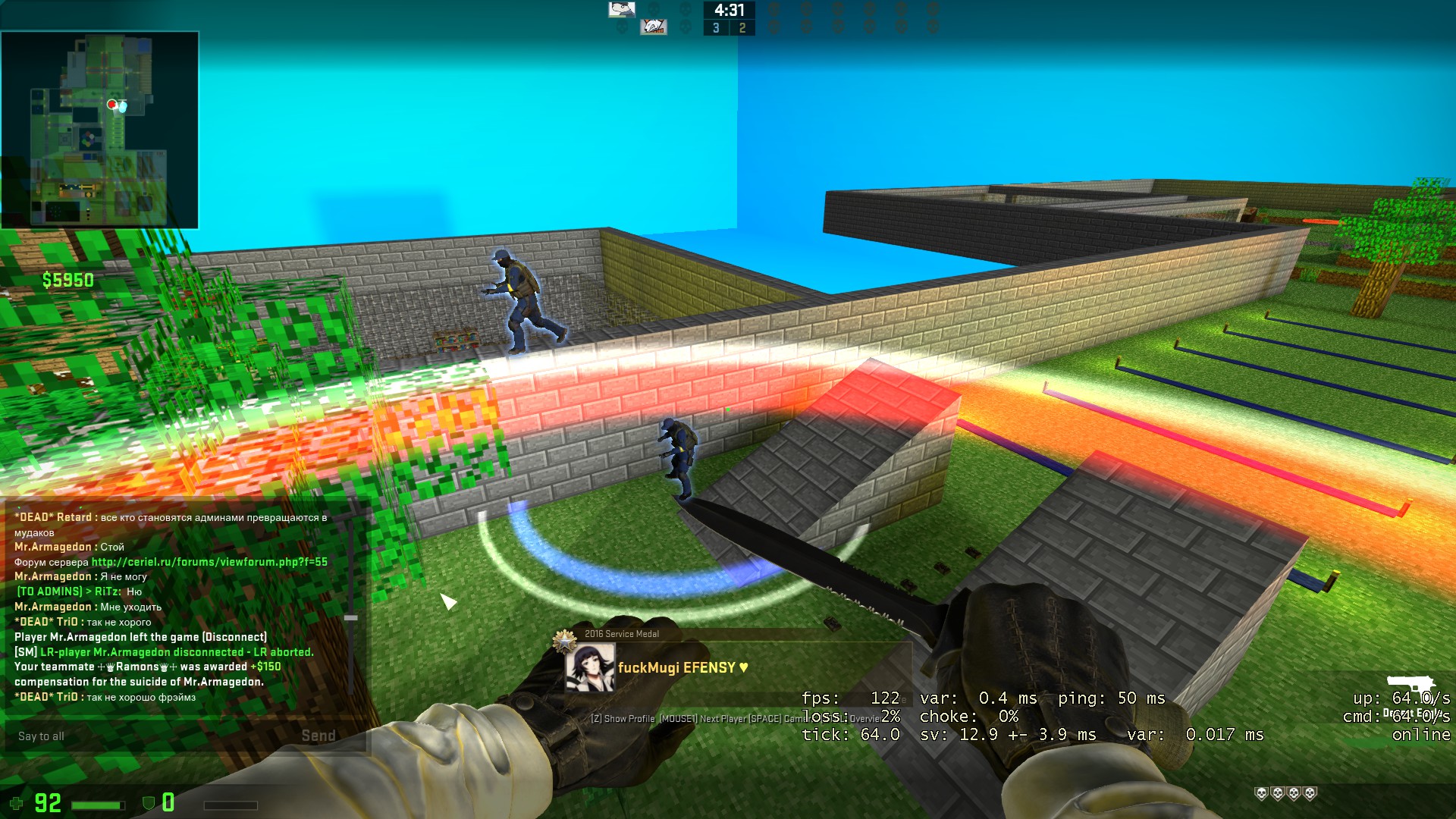Send the chat message

(x=318, y=736)
